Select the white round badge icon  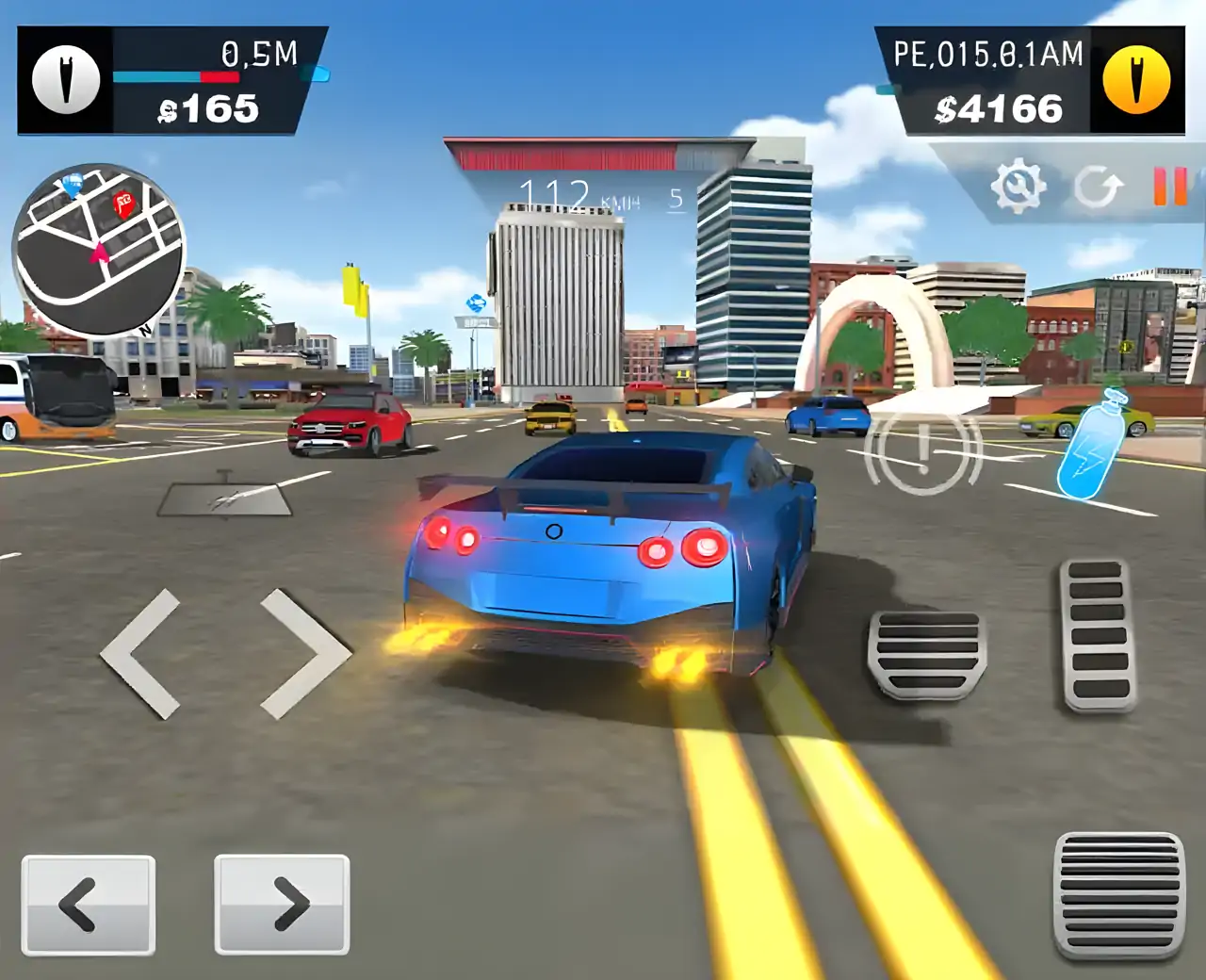point(66,80)
